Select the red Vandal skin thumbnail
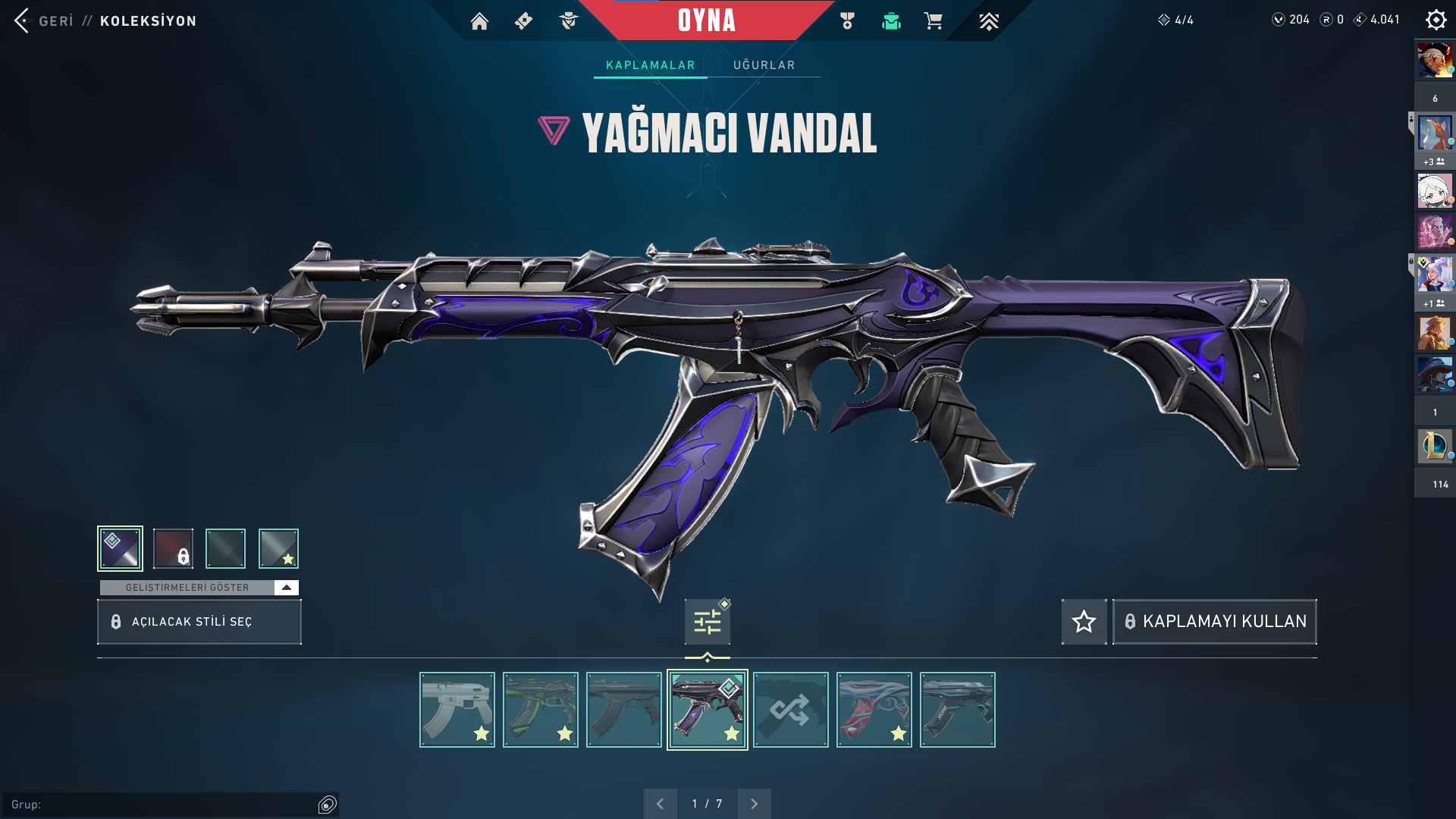This screenshot has width=1456, height=819. [x=874, y=710]
